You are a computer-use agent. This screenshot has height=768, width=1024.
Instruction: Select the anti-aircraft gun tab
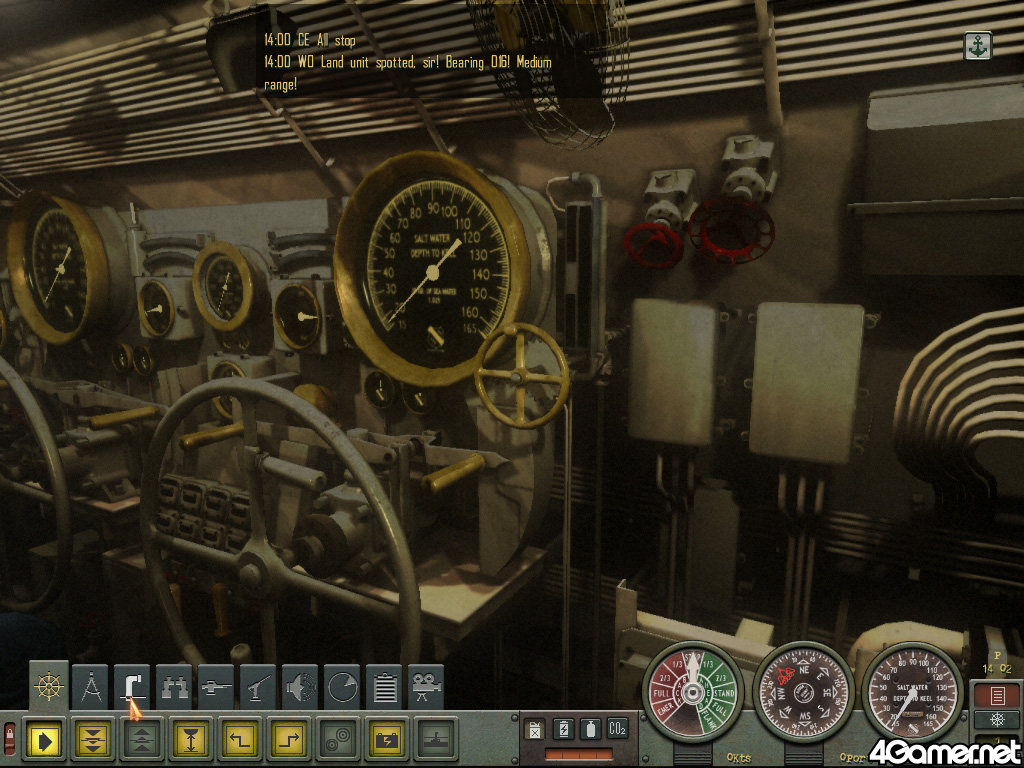click(258, 687)
